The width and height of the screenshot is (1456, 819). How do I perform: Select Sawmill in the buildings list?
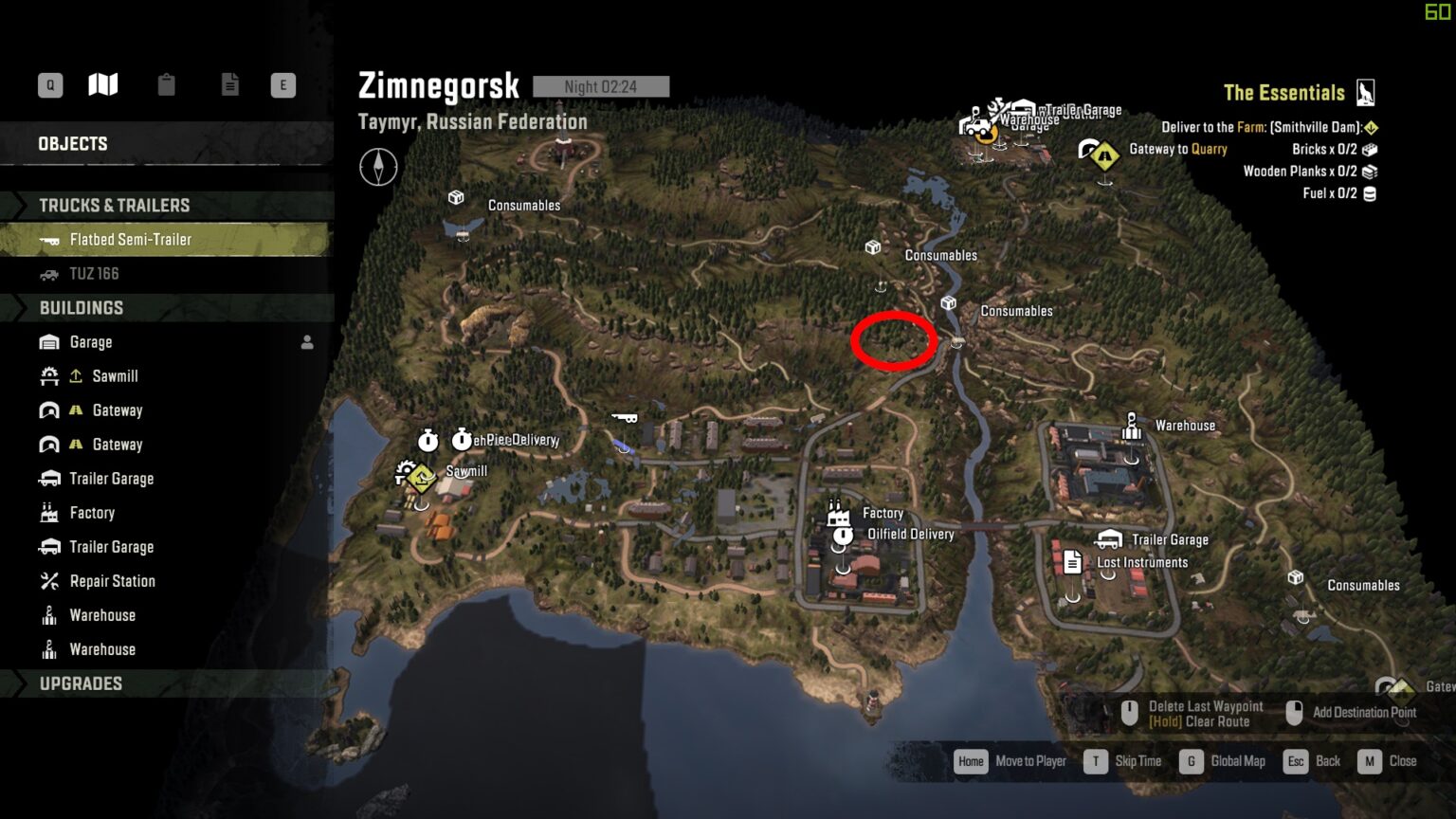115,376
